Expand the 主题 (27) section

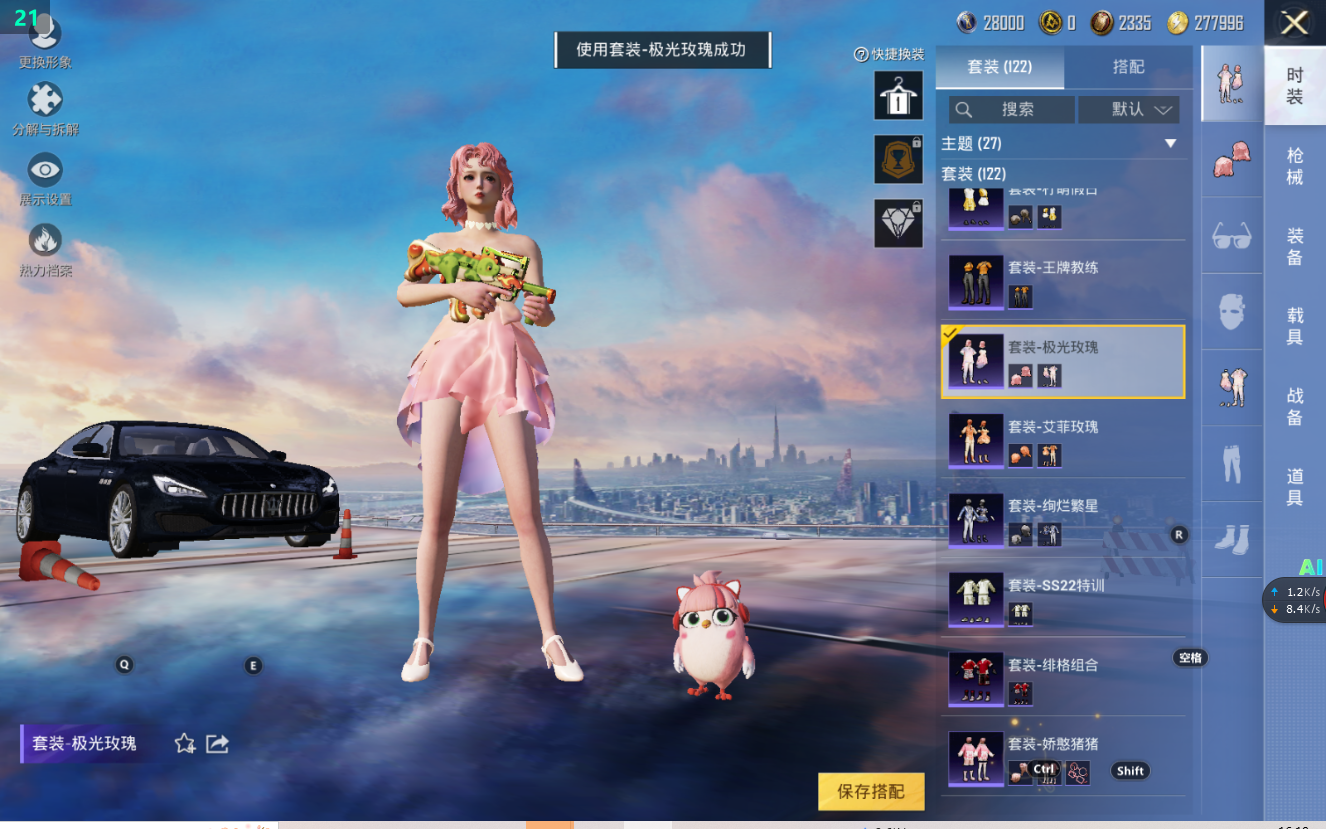point(1171,144)
